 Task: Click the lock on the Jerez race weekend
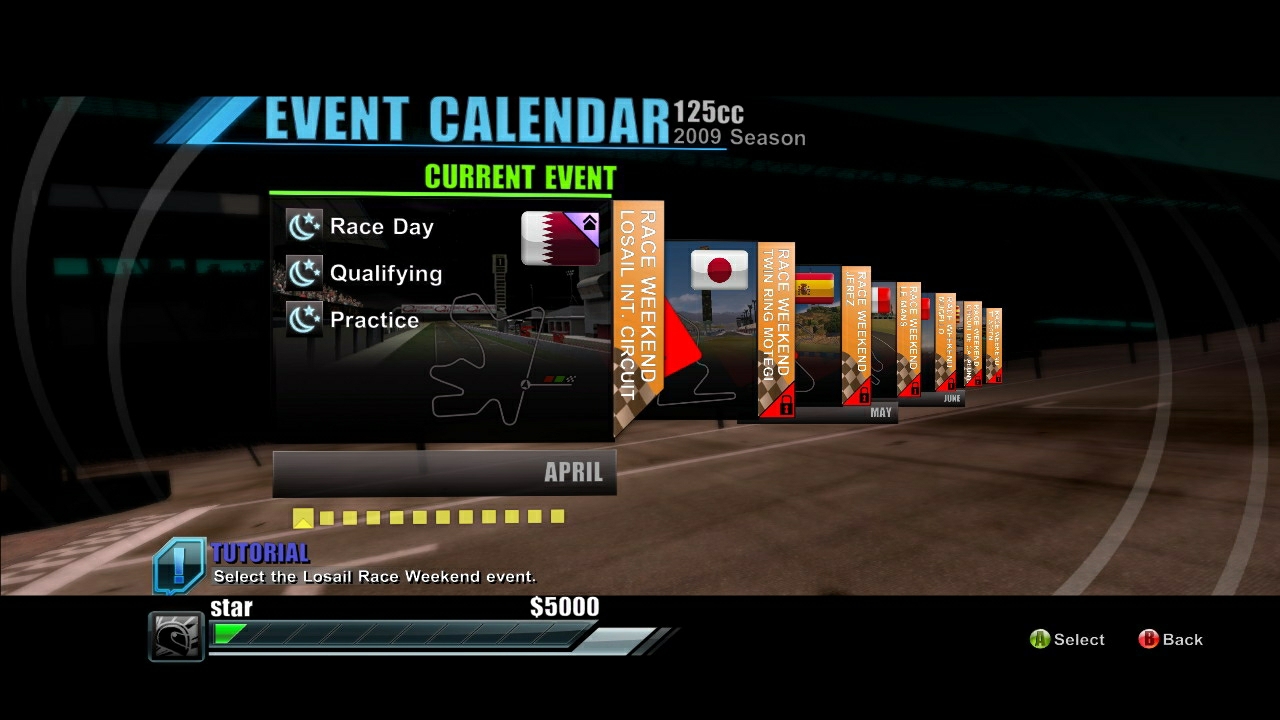(x=862, y=392)
